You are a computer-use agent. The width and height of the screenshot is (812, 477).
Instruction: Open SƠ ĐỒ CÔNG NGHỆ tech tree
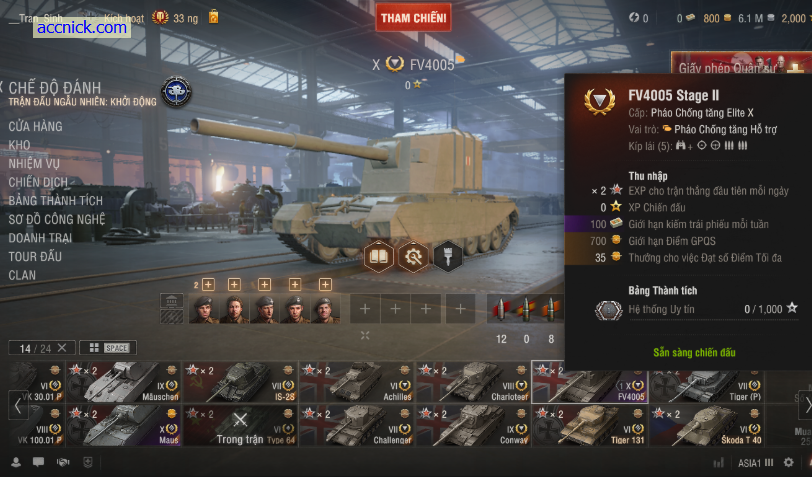click(57, 219)
